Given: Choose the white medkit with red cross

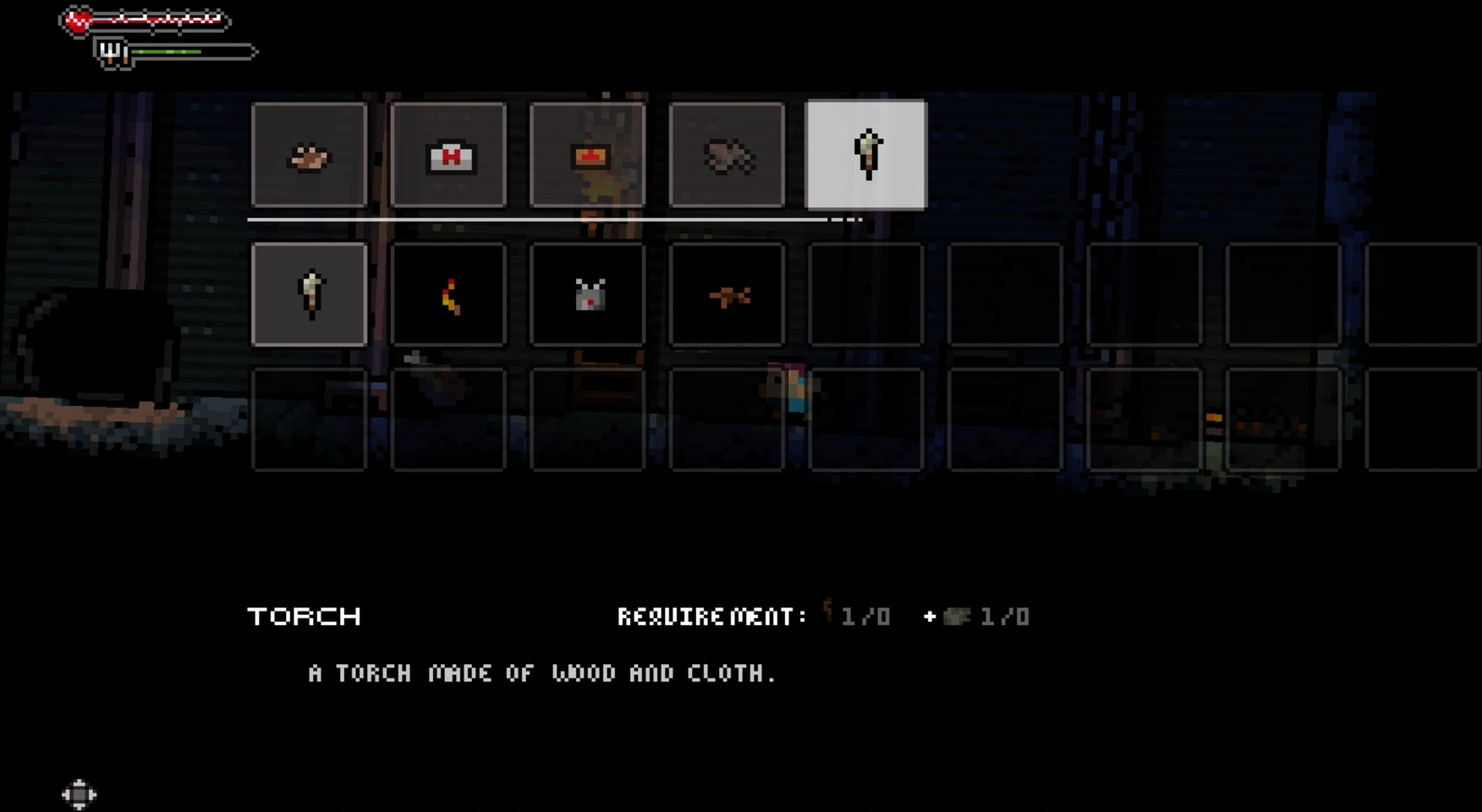Looking at the screenshot, I should coord(448,155).
